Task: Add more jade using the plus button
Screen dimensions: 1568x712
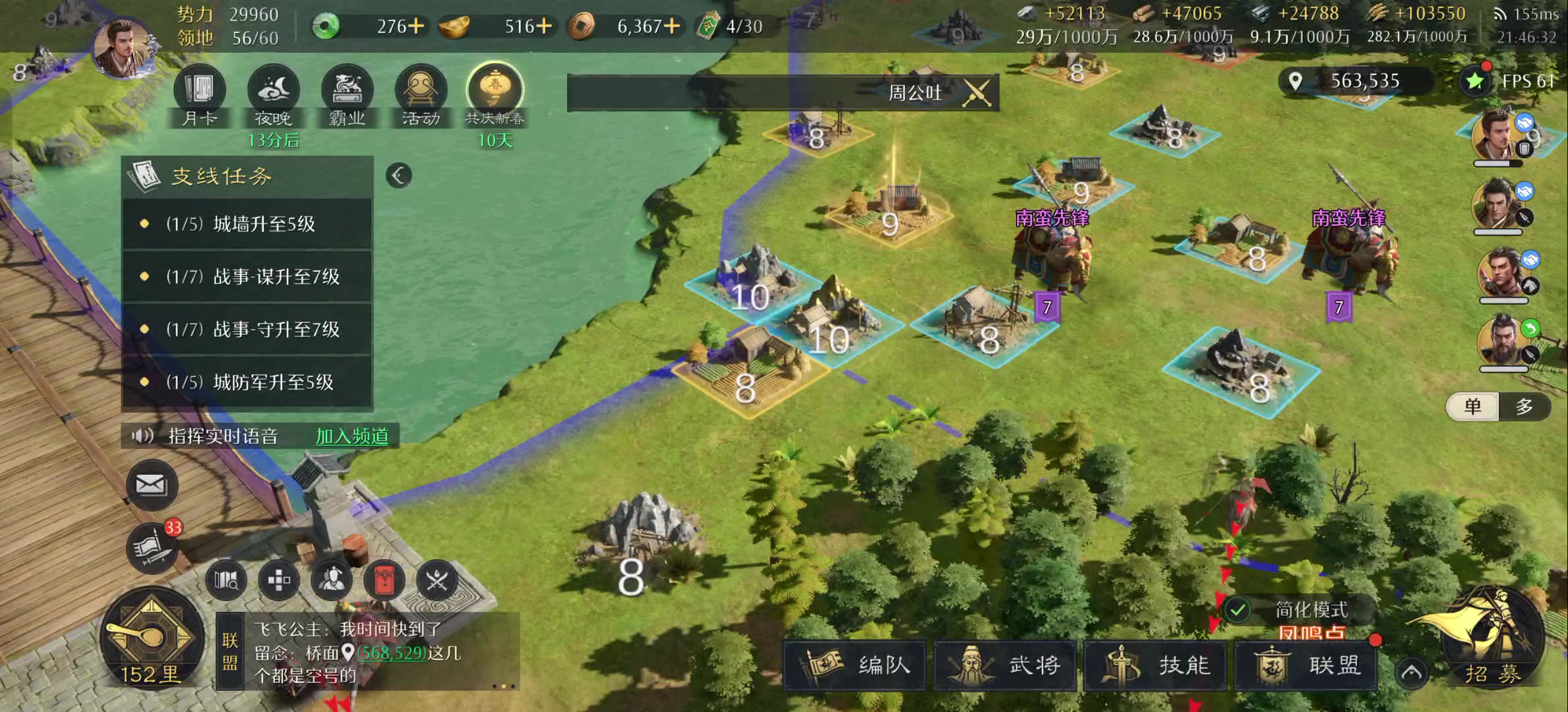Action: [416, 26]
